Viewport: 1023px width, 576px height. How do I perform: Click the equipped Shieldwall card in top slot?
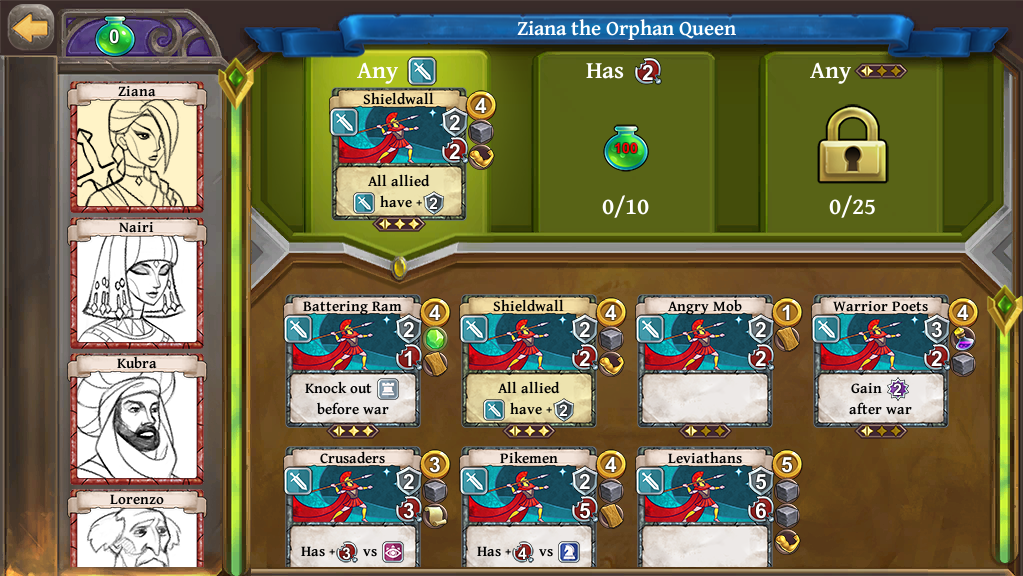398,155
